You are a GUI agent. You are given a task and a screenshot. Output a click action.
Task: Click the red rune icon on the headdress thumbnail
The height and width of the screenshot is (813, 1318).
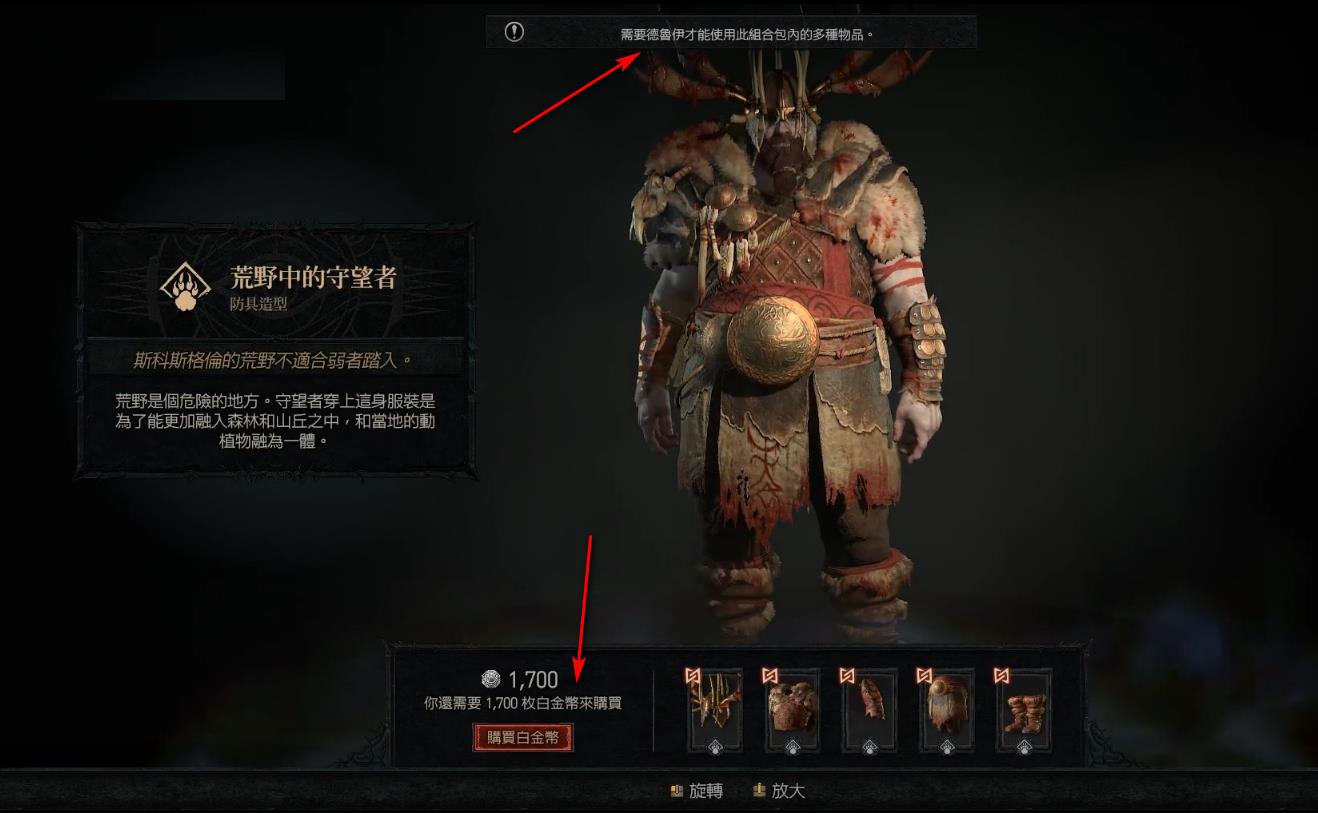click(693, 673)
